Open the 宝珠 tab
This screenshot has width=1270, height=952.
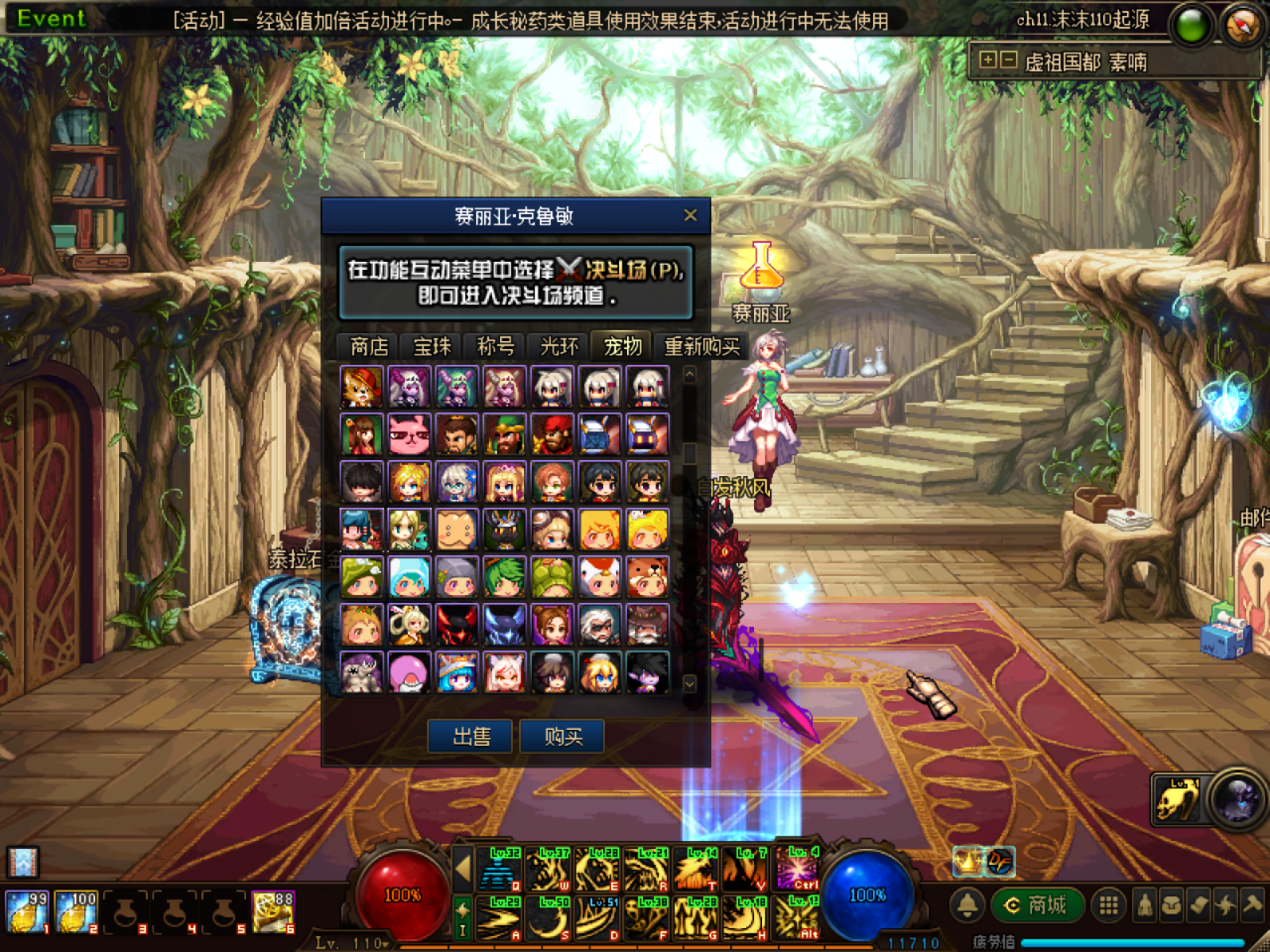click(x=433, y=347)
